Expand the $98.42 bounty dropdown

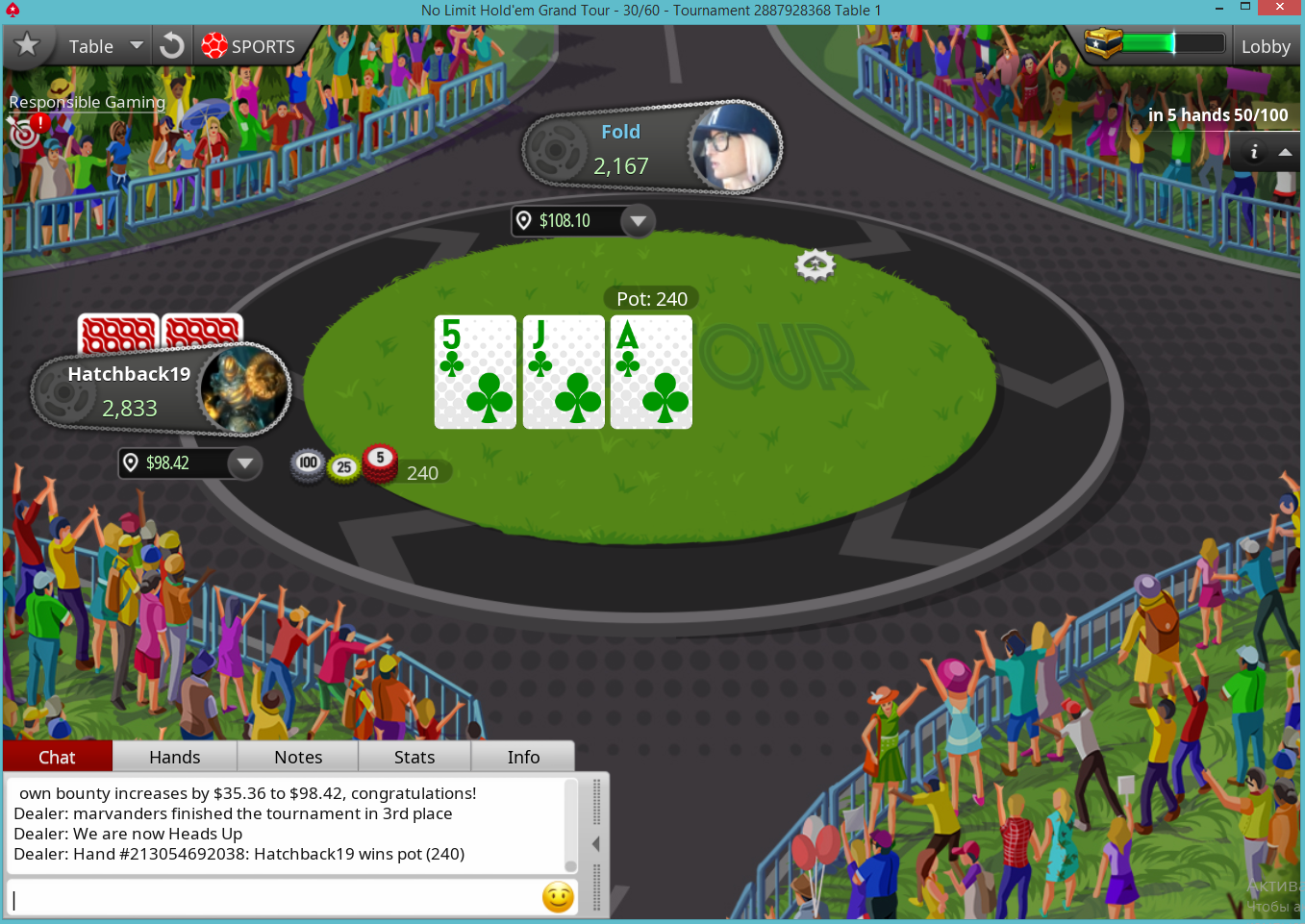tap(245, 463)
